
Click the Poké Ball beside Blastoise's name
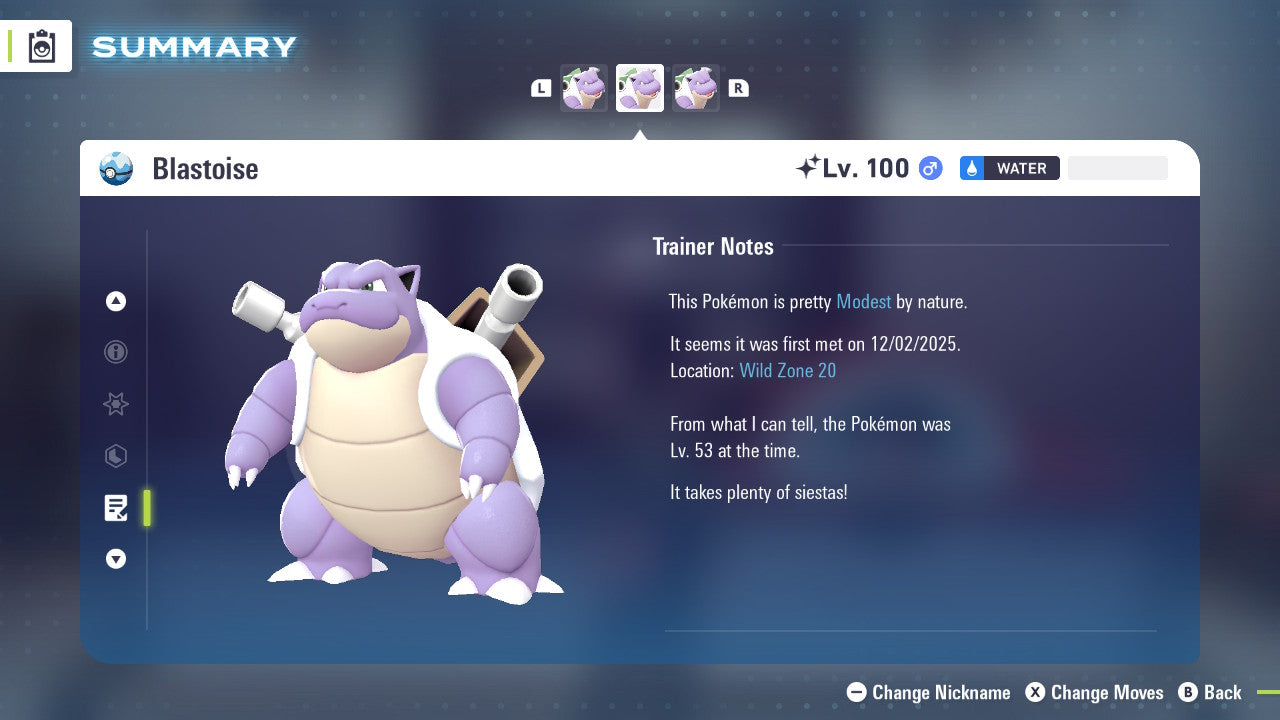coord(116,168)
